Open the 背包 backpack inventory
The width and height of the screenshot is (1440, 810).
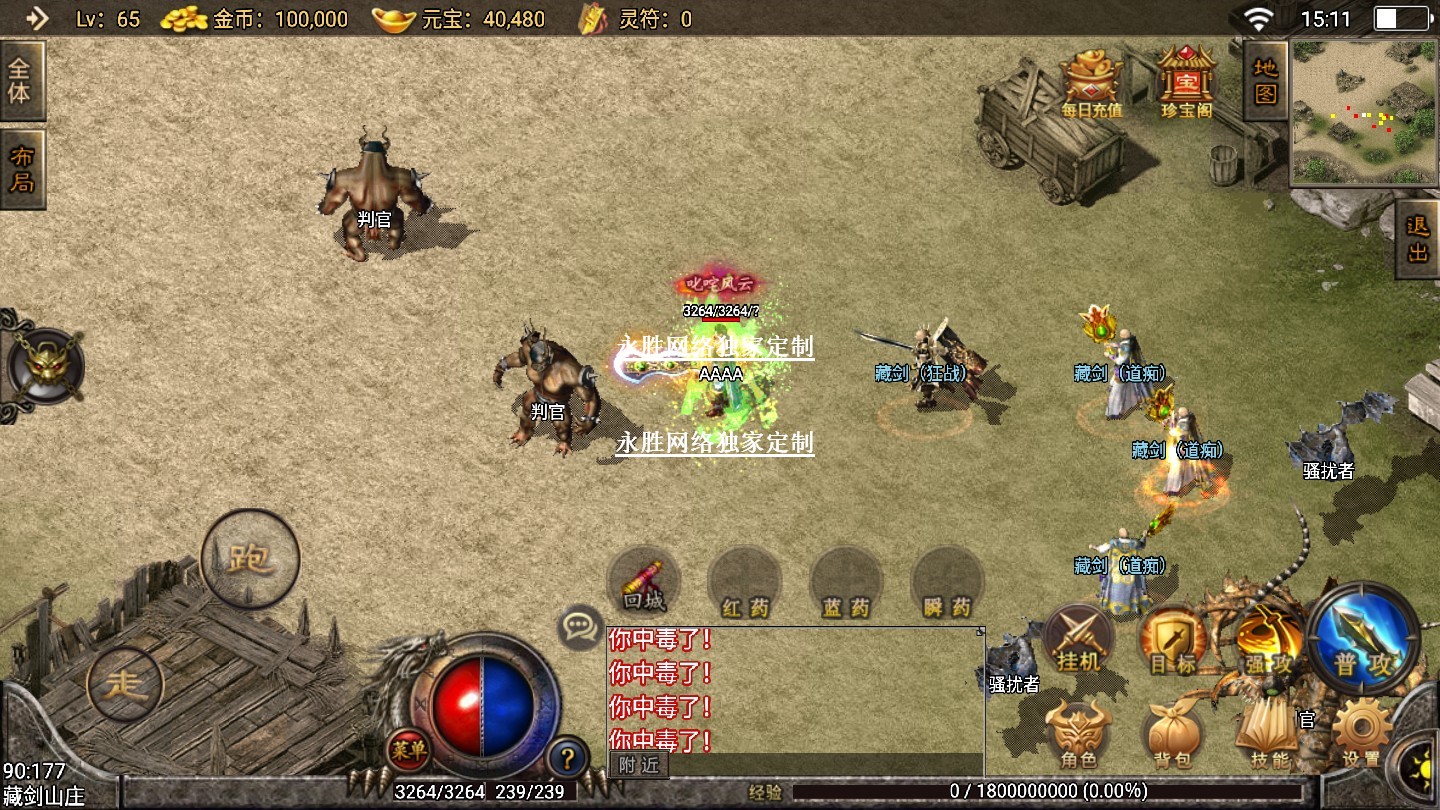coord(1172,735)
